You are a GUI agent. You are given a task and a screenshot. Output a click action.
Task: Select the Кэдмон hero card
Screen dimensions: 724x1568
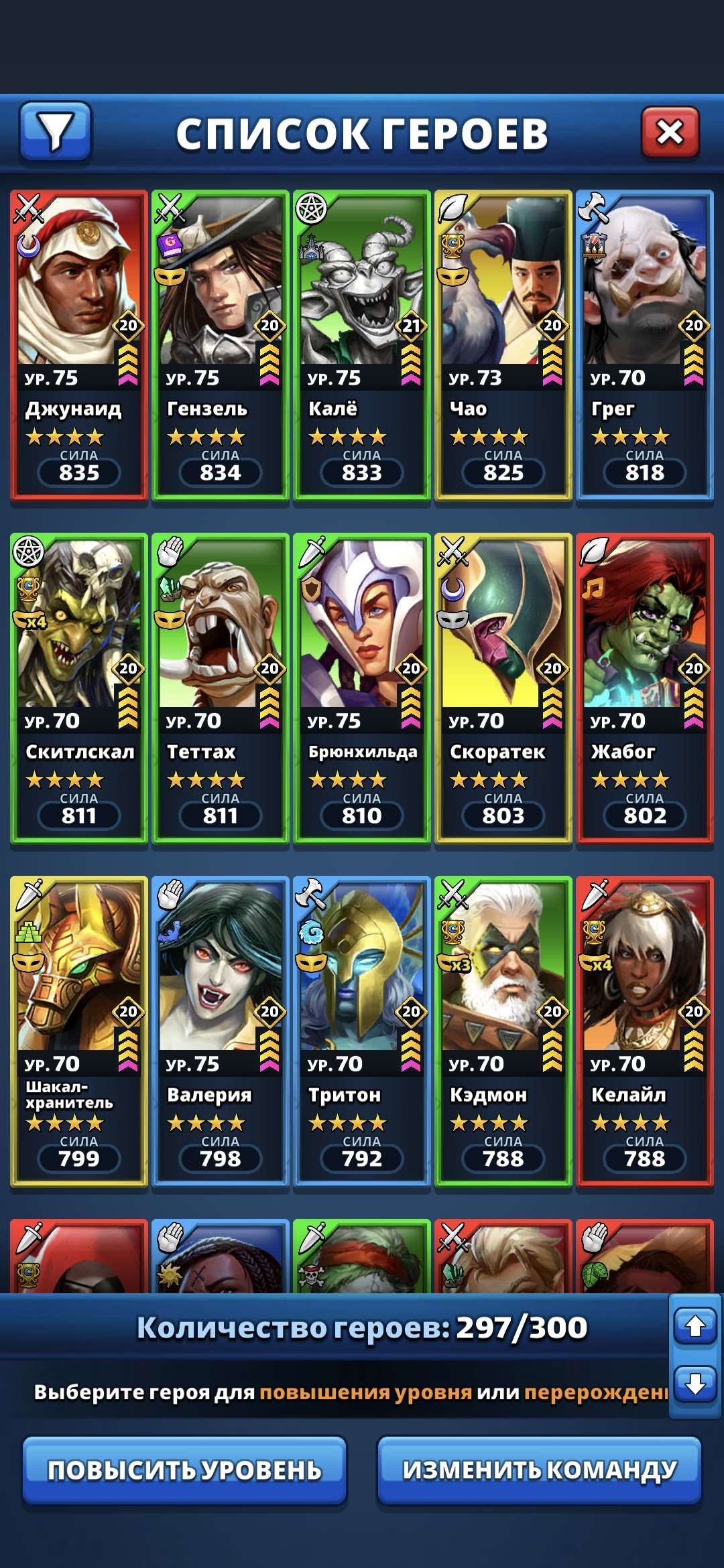[503, 1031]
